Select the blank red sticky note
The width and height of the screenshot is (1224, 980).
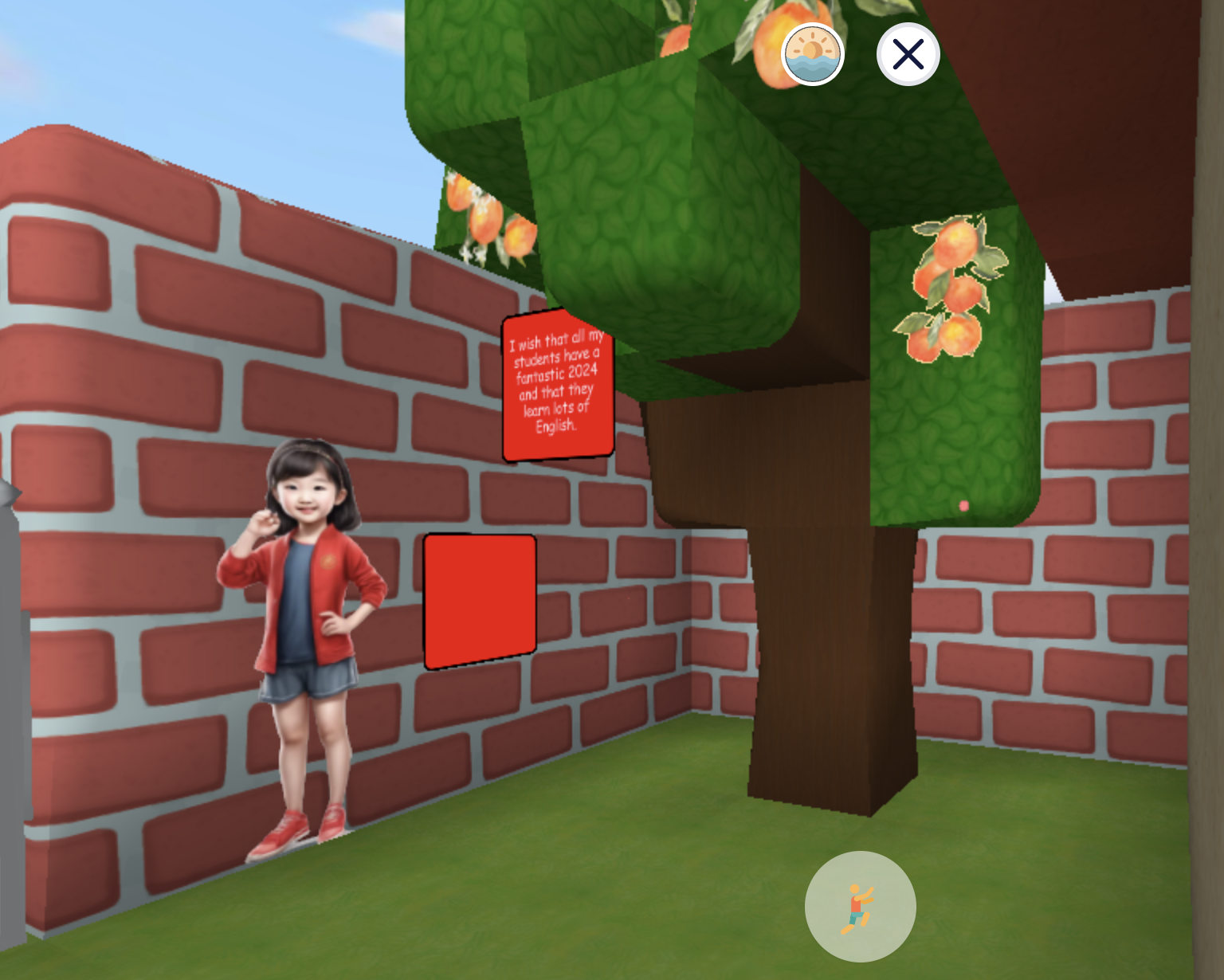[480, 600]
